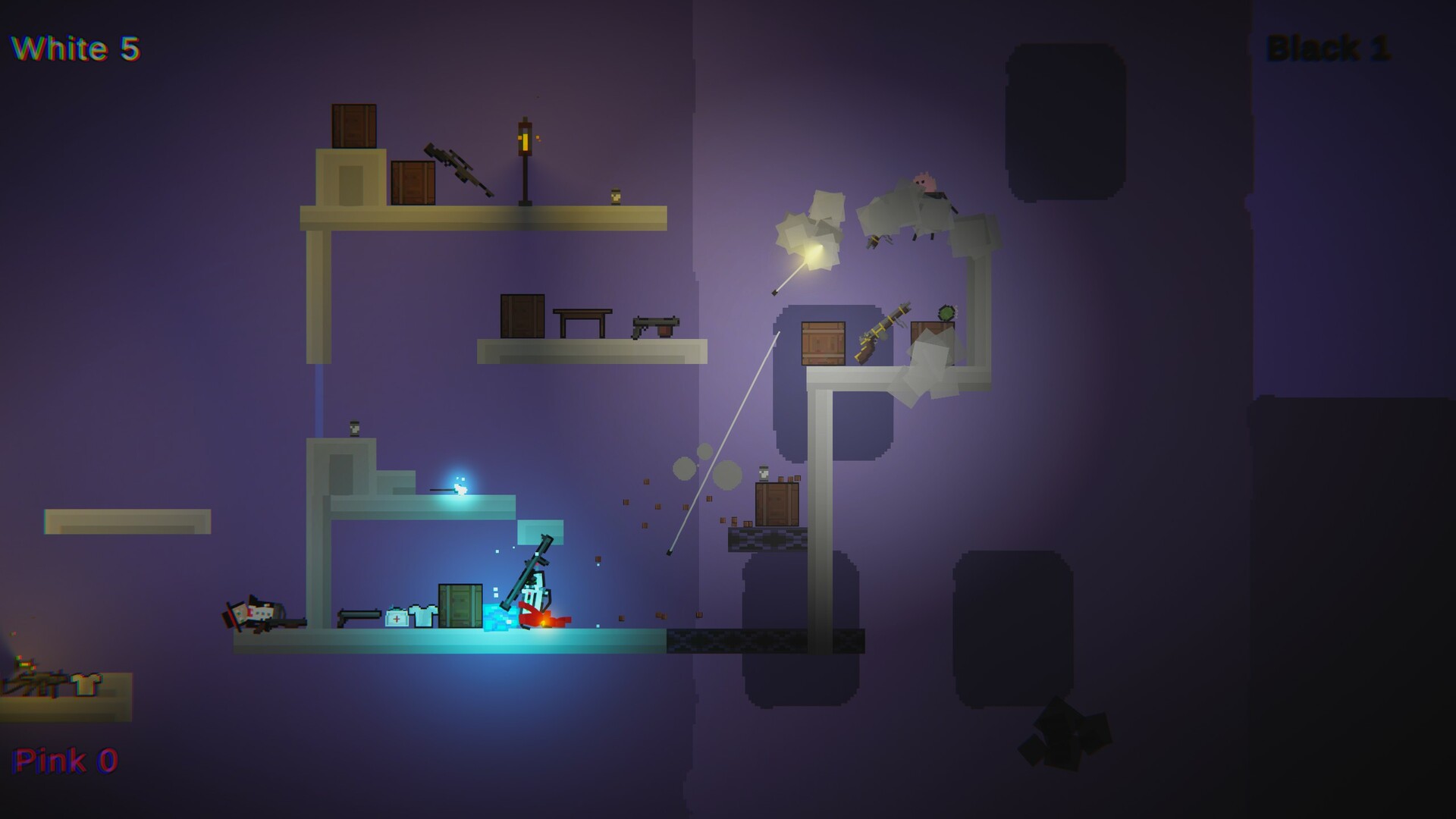Open the green crate on the bottom floor

pos(460,607)
